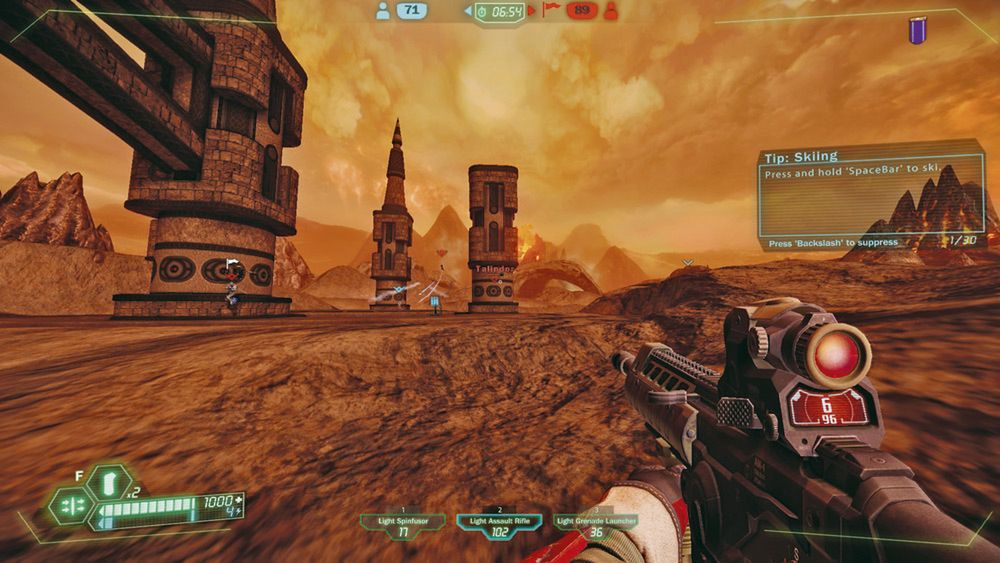
Task: Select the pack ability hexagon with arrows
Action: 71,506
